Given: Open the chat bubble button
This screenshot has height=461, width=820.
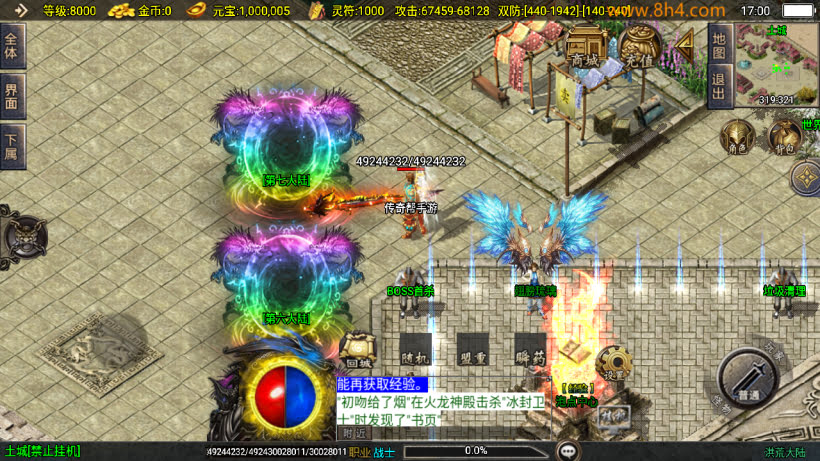Looking at the screenshot, I should pos(568,451).
